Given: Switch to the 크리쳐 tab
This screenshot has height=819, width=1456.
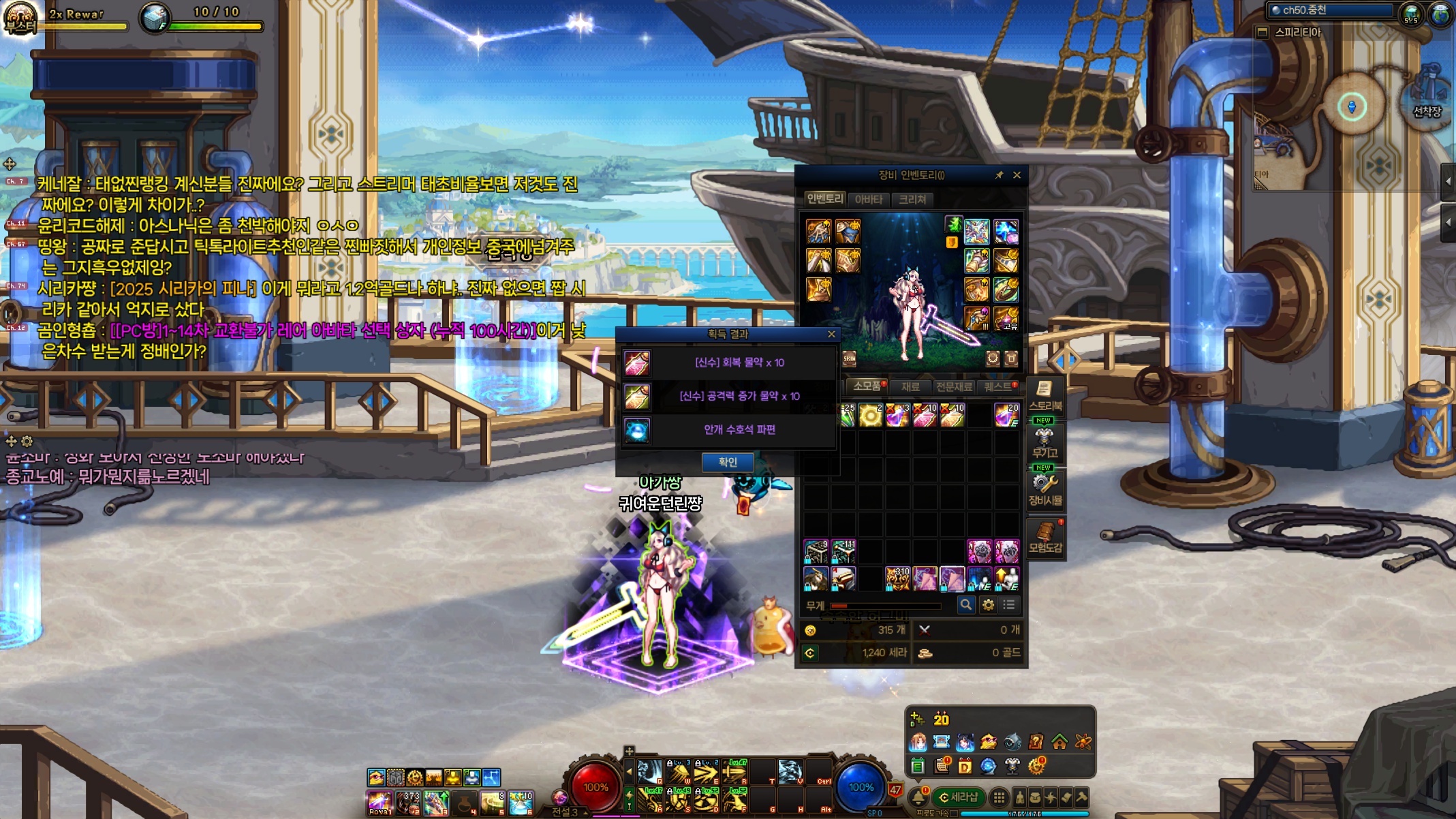Looking at the screenshot, I should pyautogui.click(x=912, y=199).
